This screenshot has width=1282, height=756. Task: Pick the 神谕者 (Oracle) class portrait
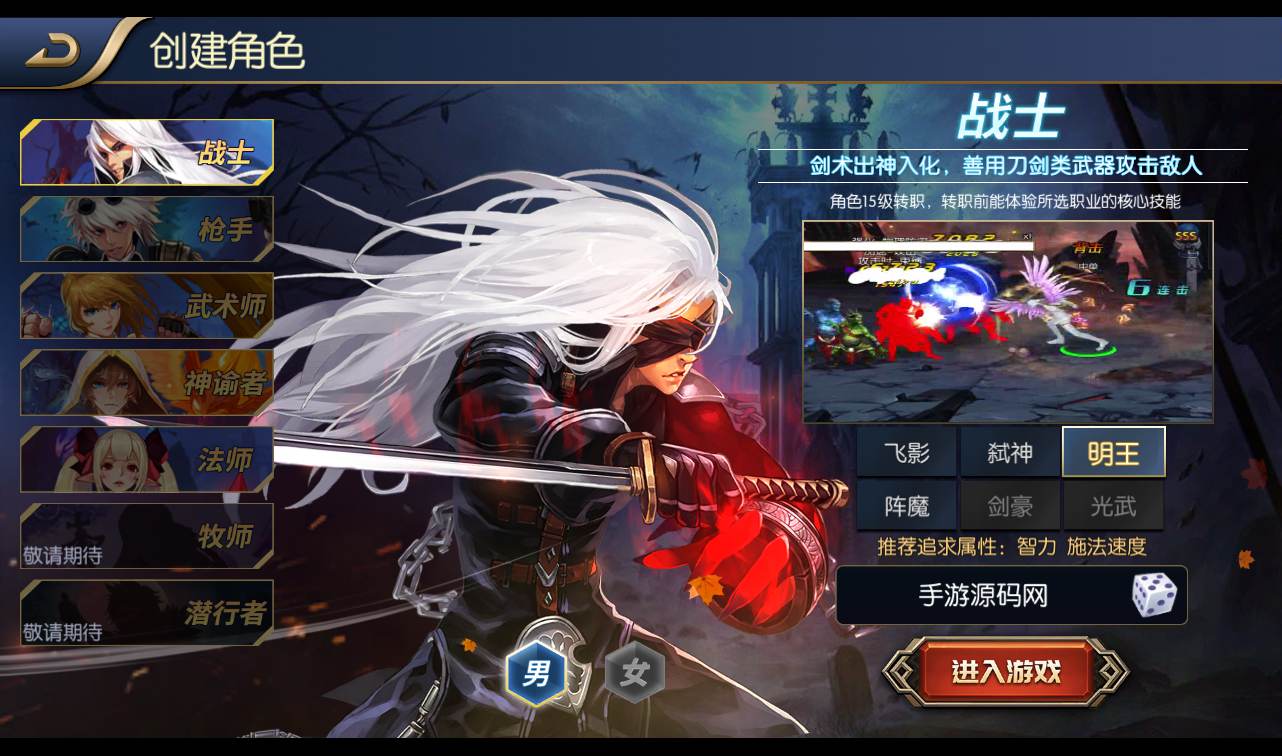pos(146,383)
